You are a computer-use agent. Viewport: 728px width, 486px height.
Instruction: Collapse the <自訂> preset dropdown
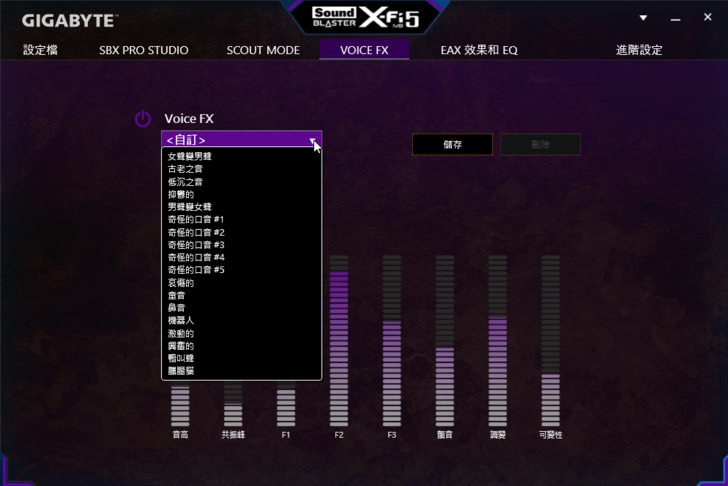pyautogui.click(x=313, y=140)
